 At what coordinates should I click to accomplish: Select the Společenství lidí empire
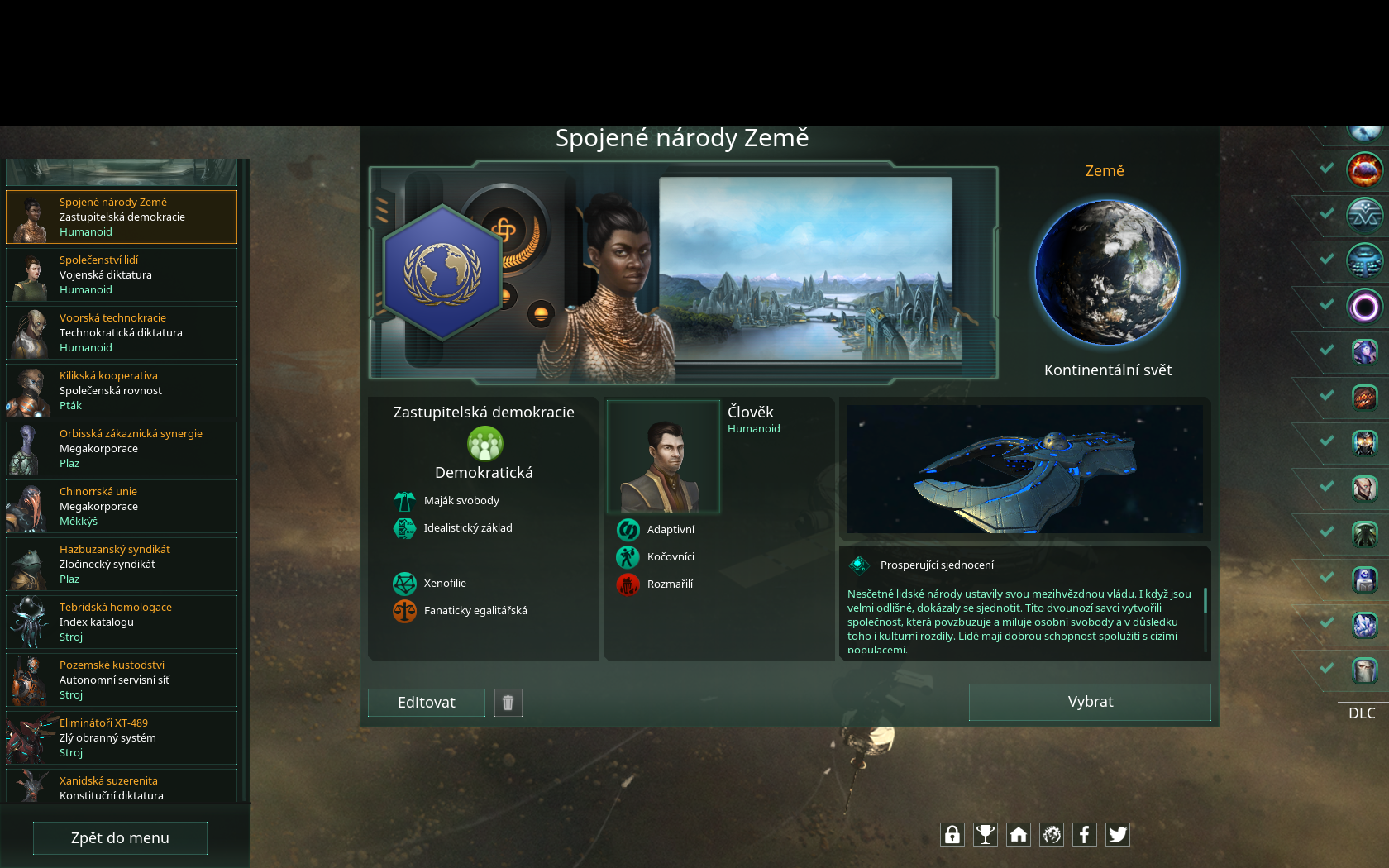pos(122,275)
